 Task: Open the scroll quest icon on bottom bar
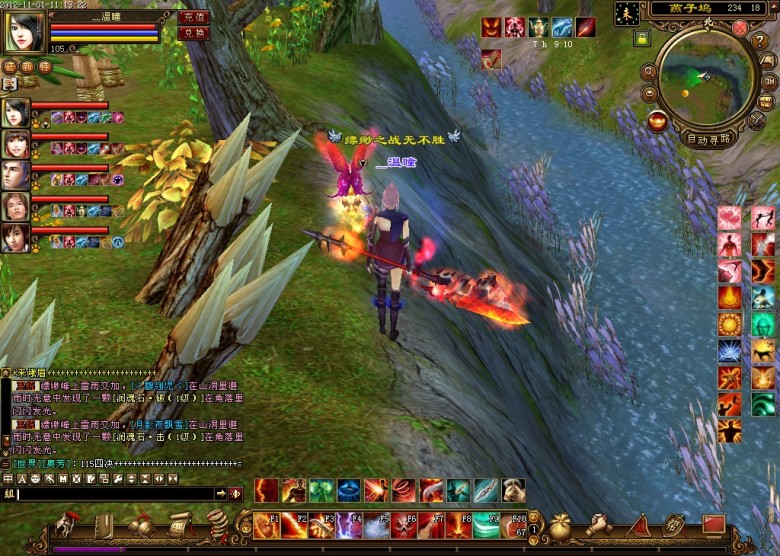(180, 524)
